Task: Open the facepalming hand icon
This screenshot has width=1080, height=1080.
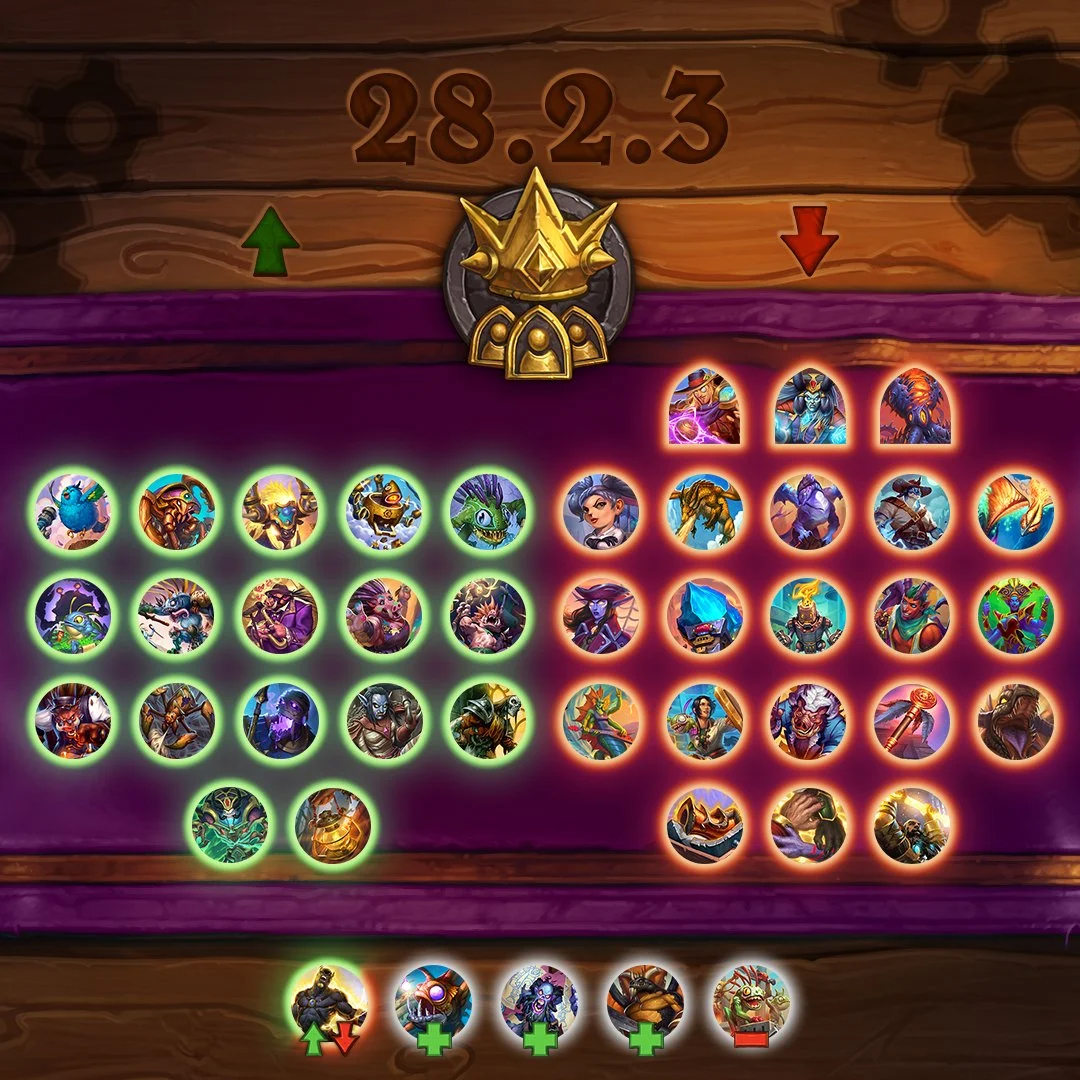Action: point(808,825)
